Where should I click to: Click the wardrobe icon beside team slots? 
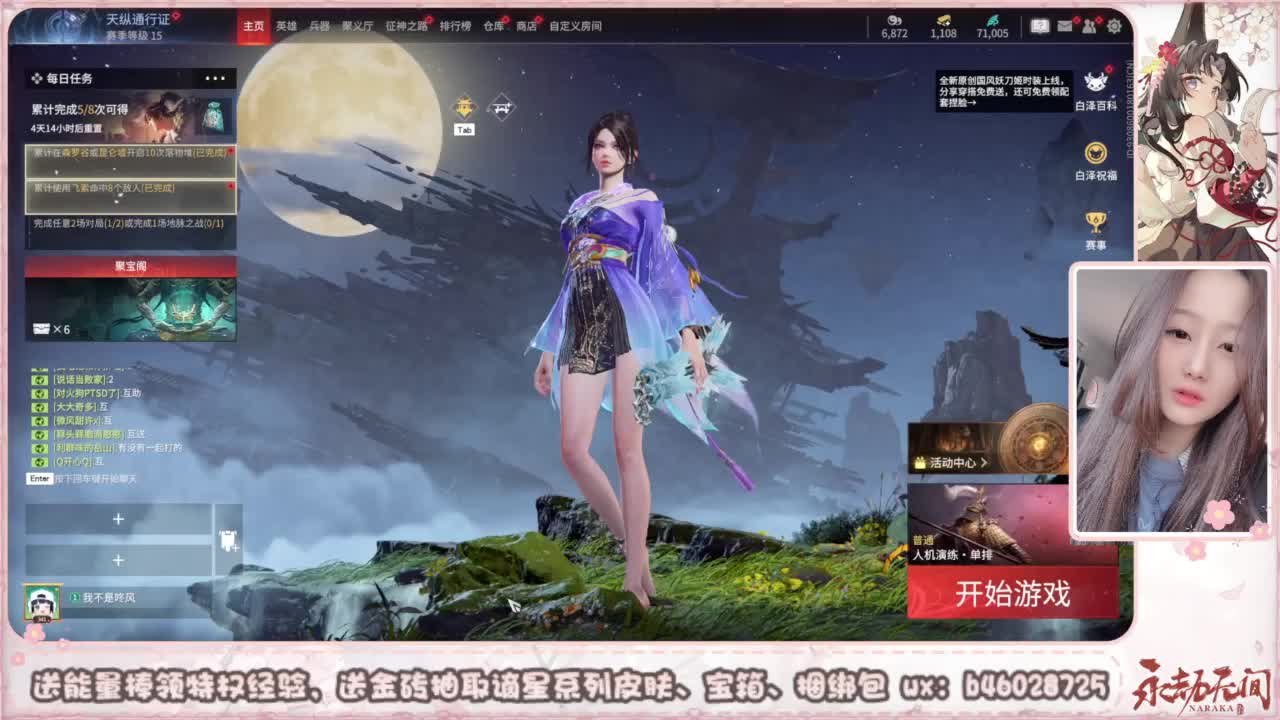[x=228, y=539]
